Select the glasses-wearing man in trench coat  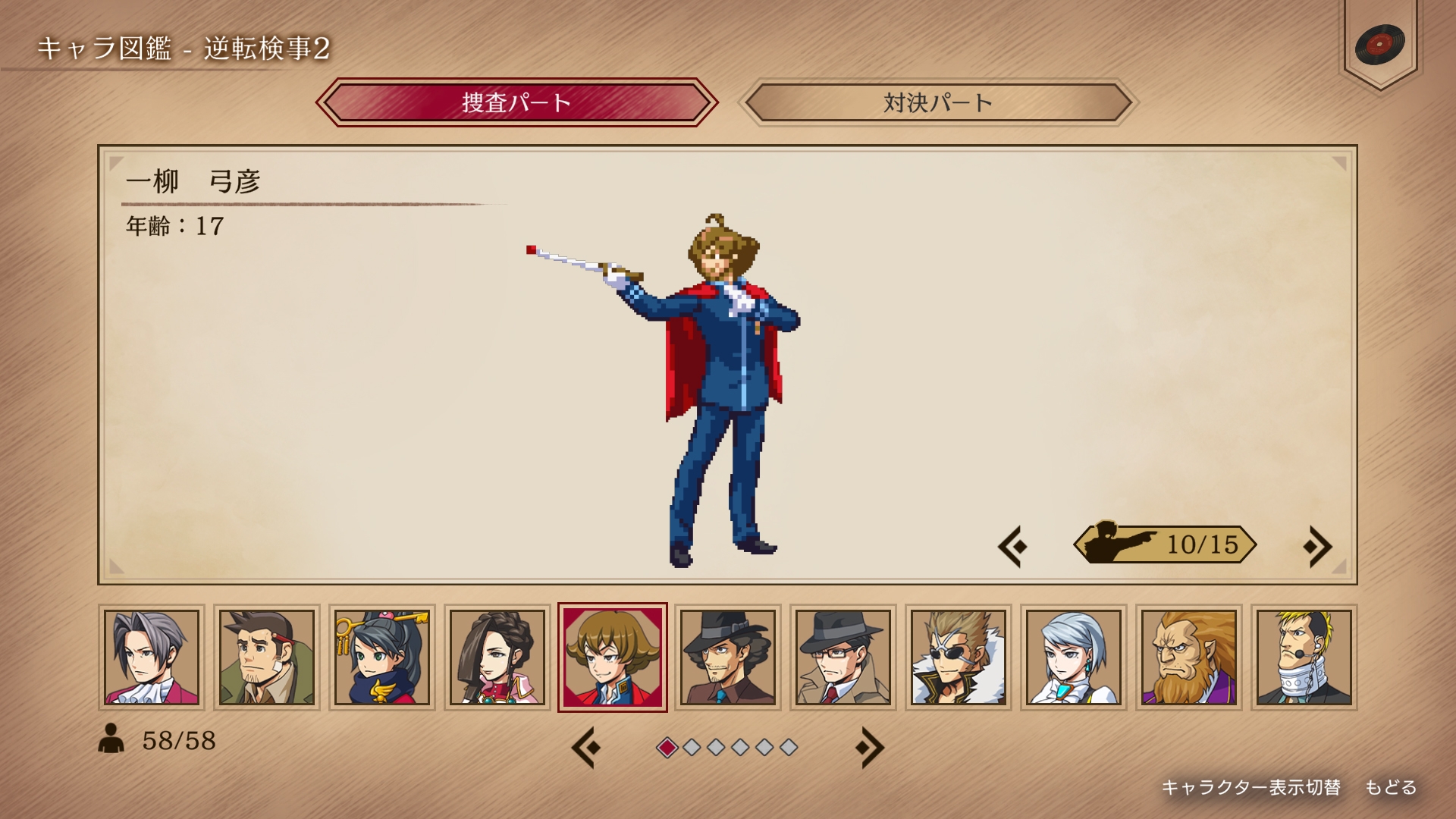[843, 657]
